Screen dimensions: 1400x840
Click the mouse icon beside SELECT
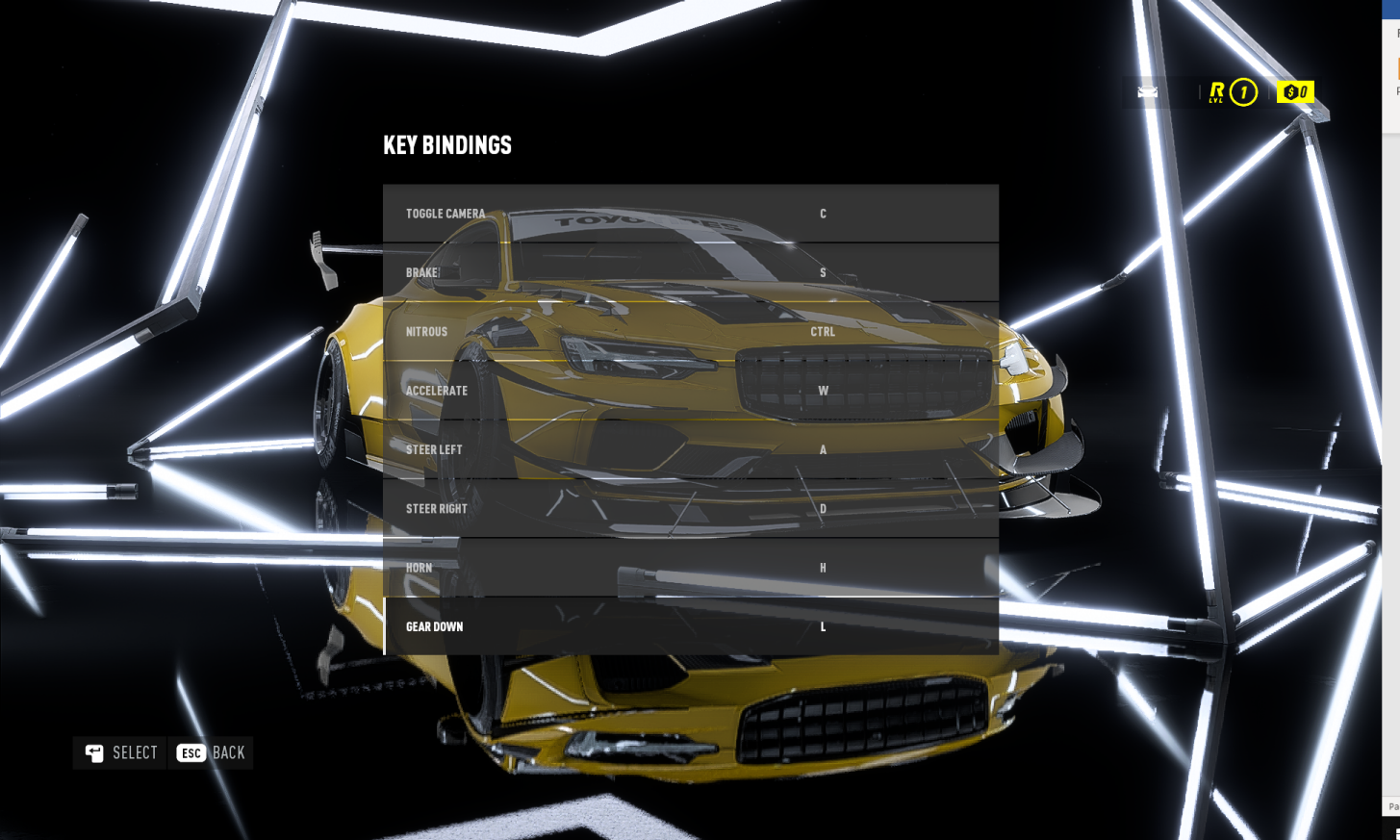(93, 752)
